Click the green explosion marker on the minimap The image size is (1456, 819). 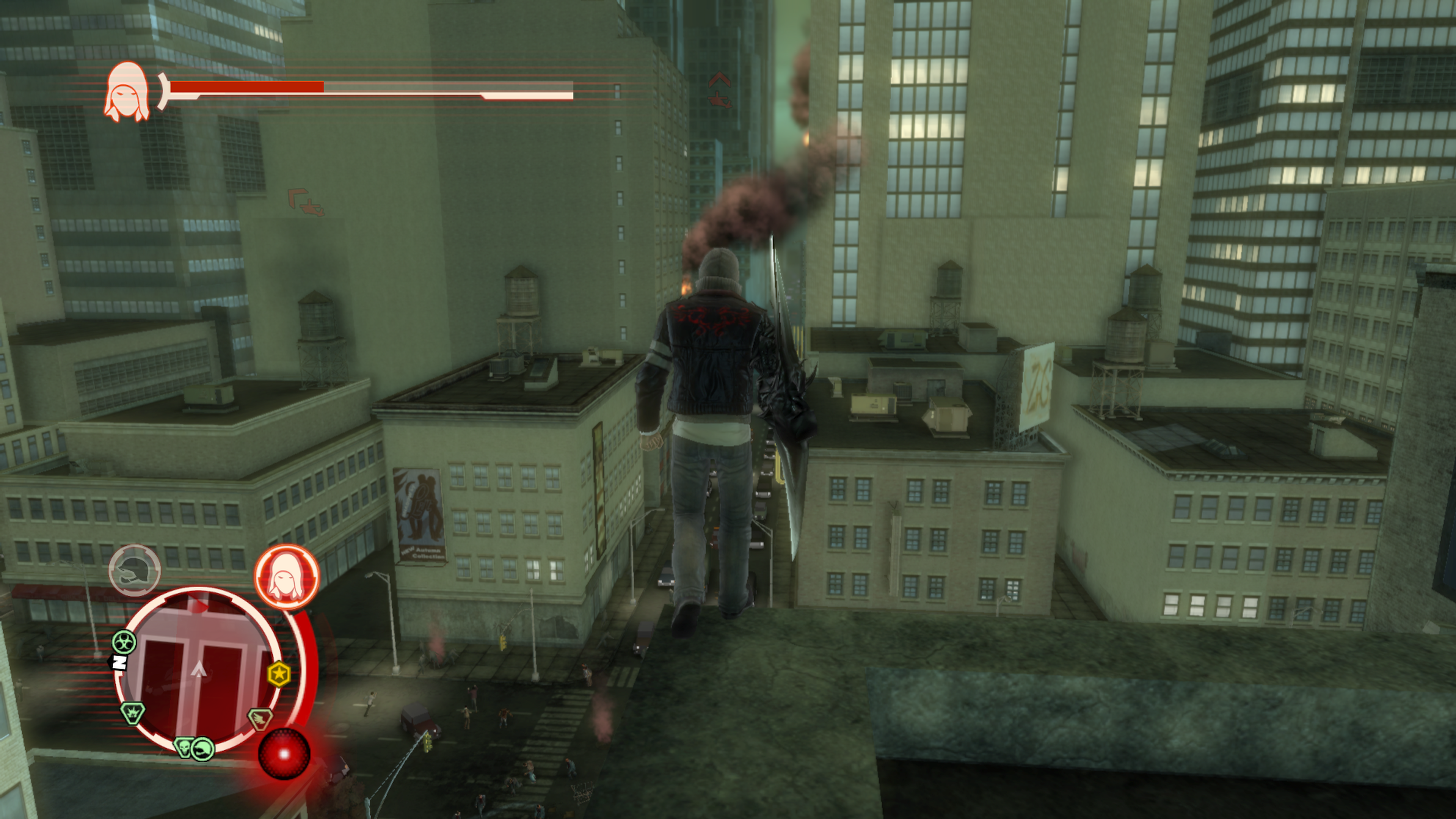coord(133,713)
